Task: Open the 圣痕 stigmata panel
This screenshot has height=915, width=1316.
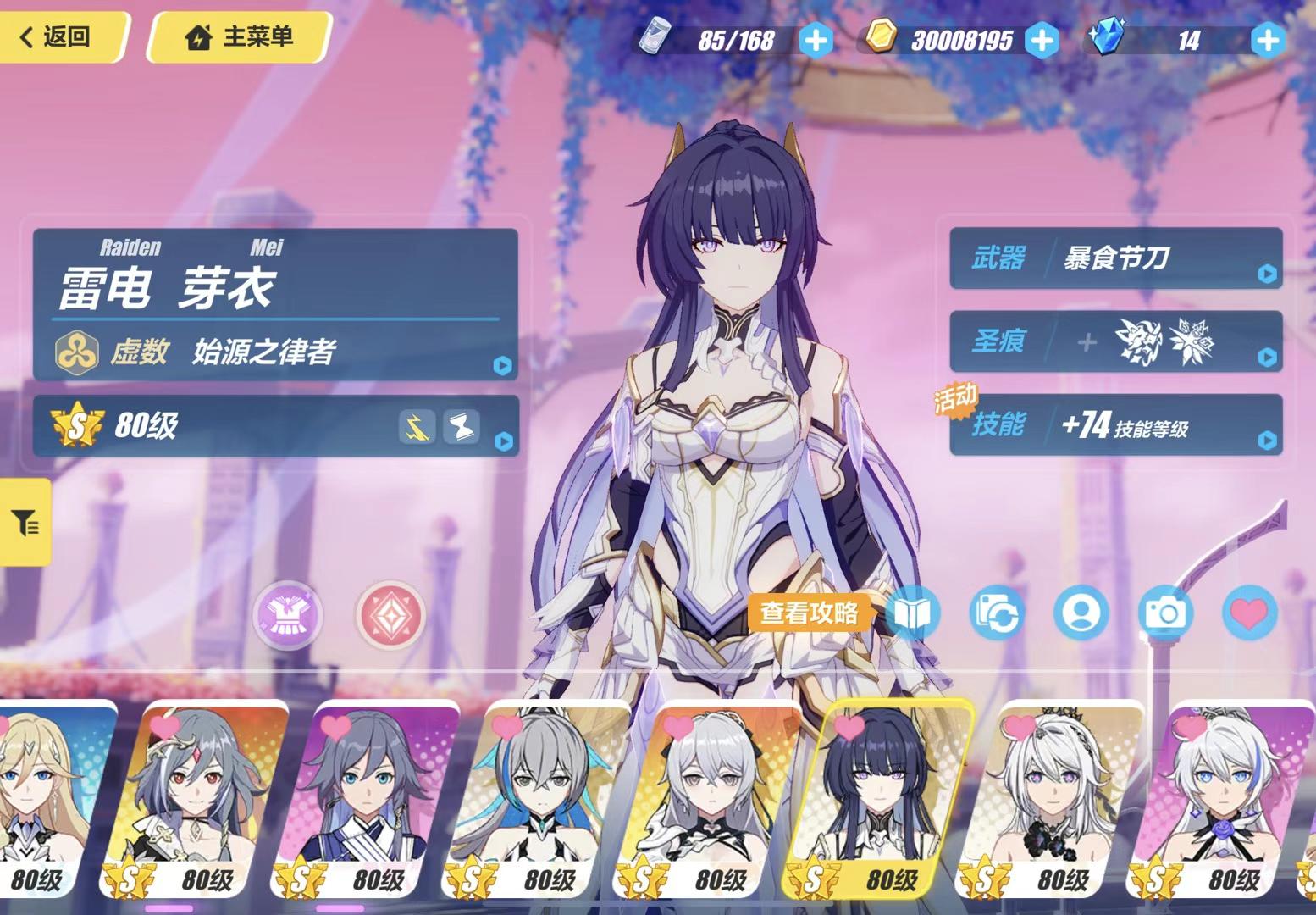Action: [x=1115, y=341]
